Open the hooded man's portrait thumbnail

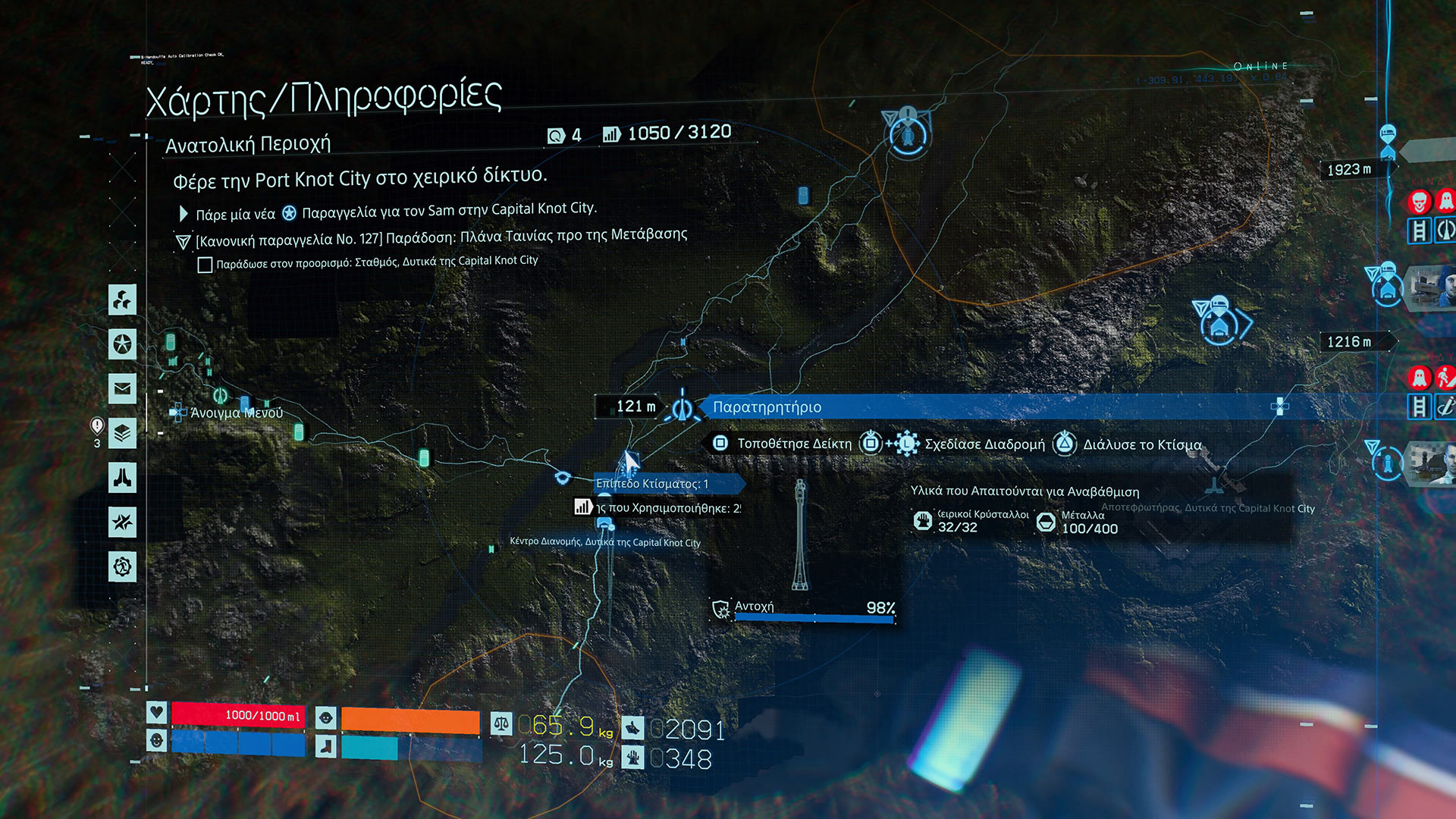pyautogui.click(x=1432, y=287)
